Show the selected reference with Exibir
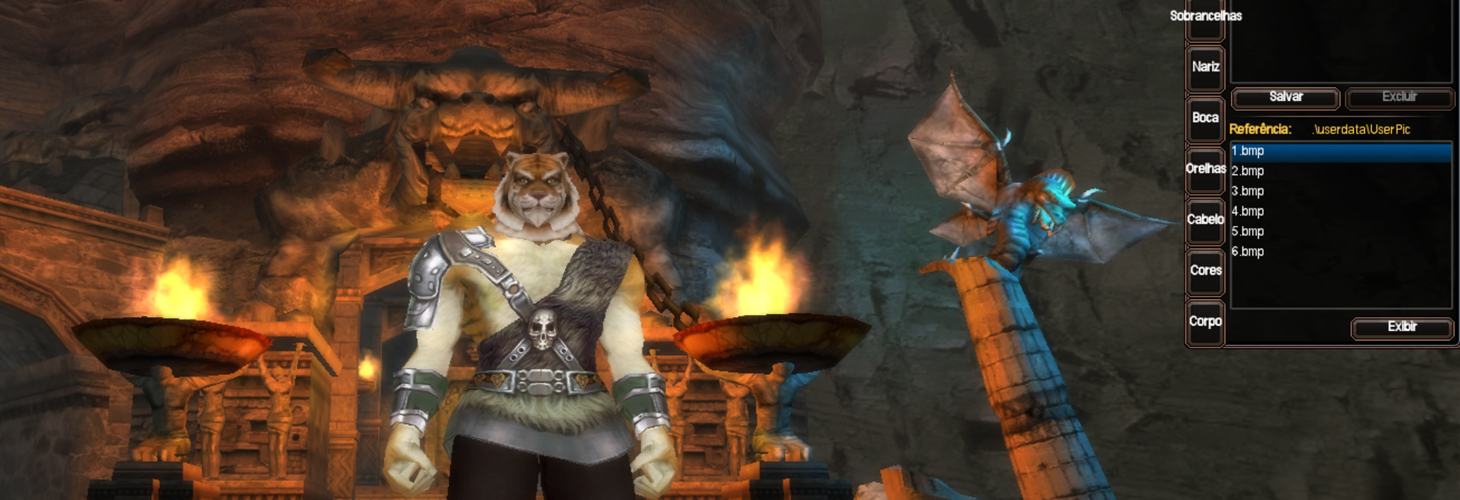 click(x=1402, y=328)
